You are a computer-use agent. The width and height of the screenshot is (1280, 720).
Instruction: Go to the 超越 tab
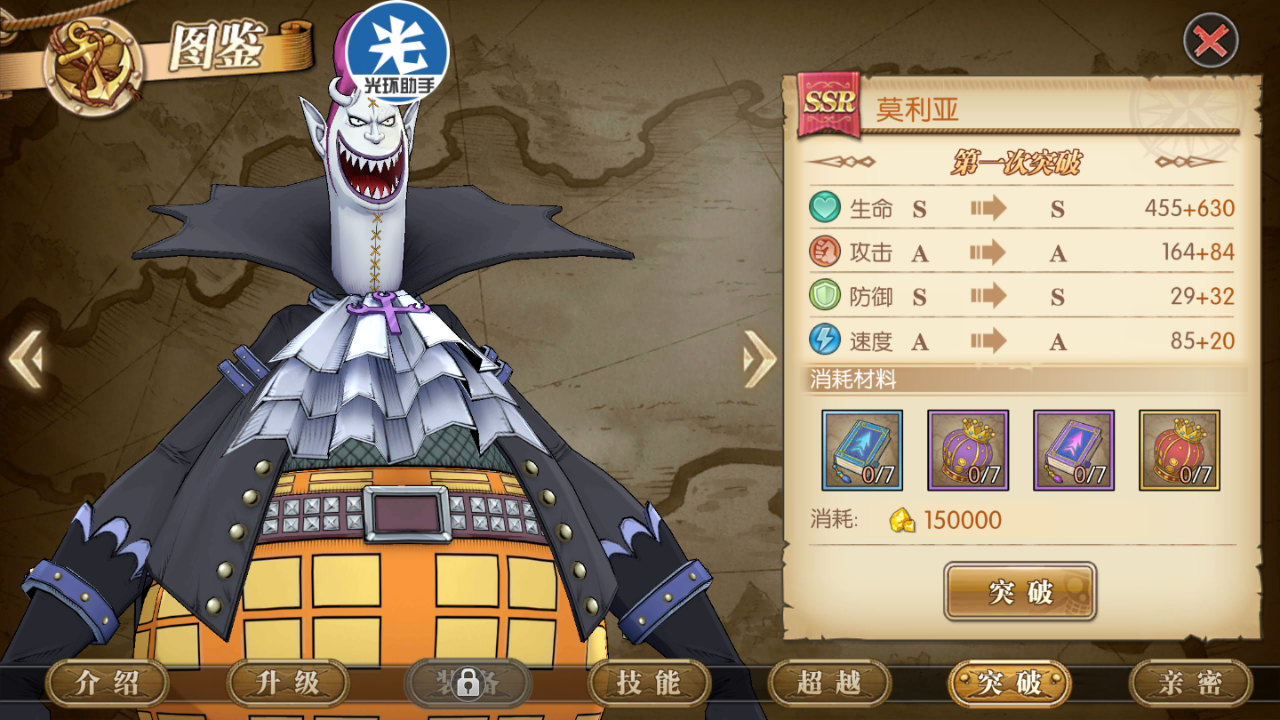829,684
